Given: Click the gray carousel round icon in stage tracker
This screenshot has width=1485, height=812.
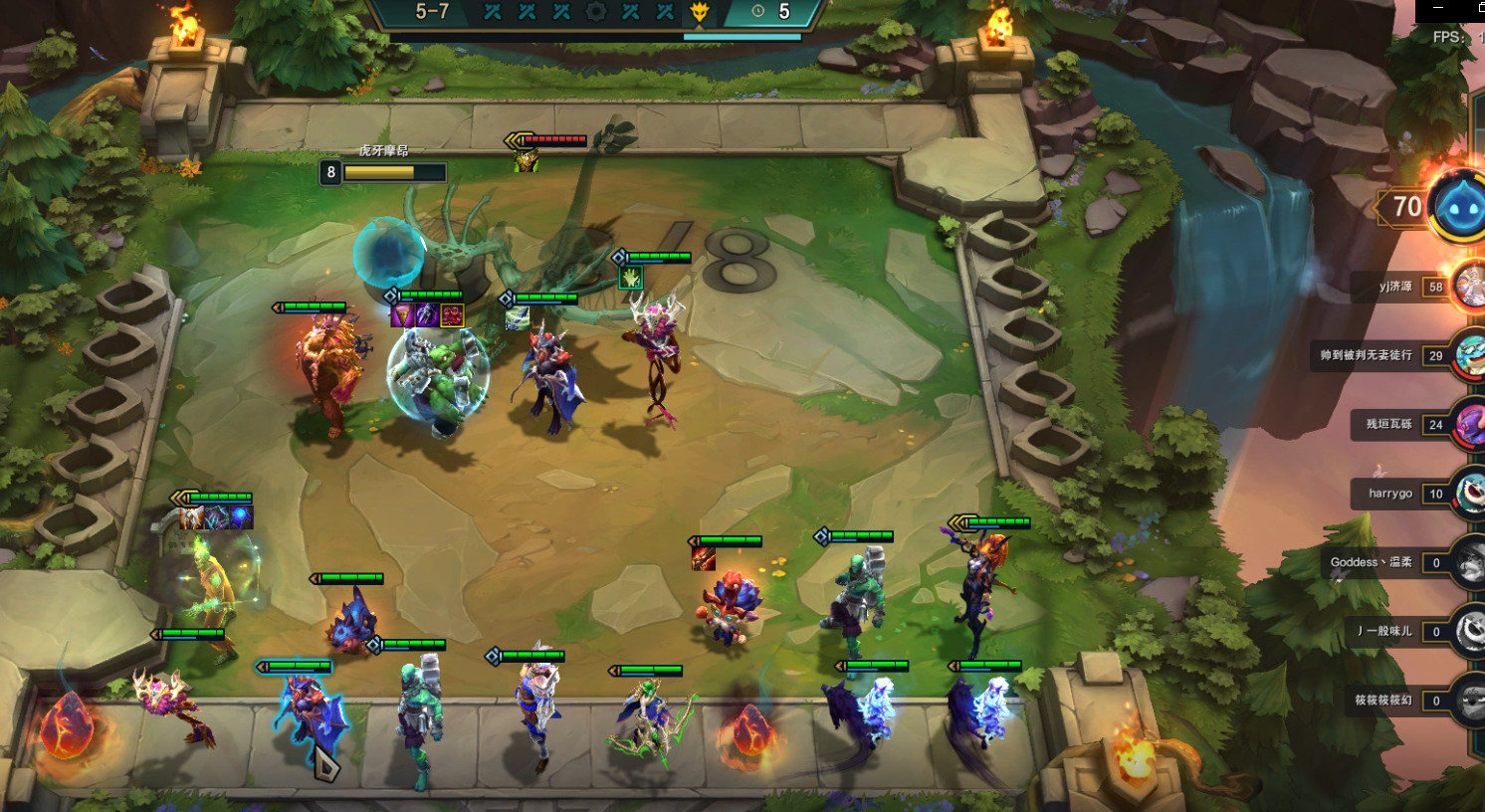Looking at the screenshot, I should click(x=596, y=12).
